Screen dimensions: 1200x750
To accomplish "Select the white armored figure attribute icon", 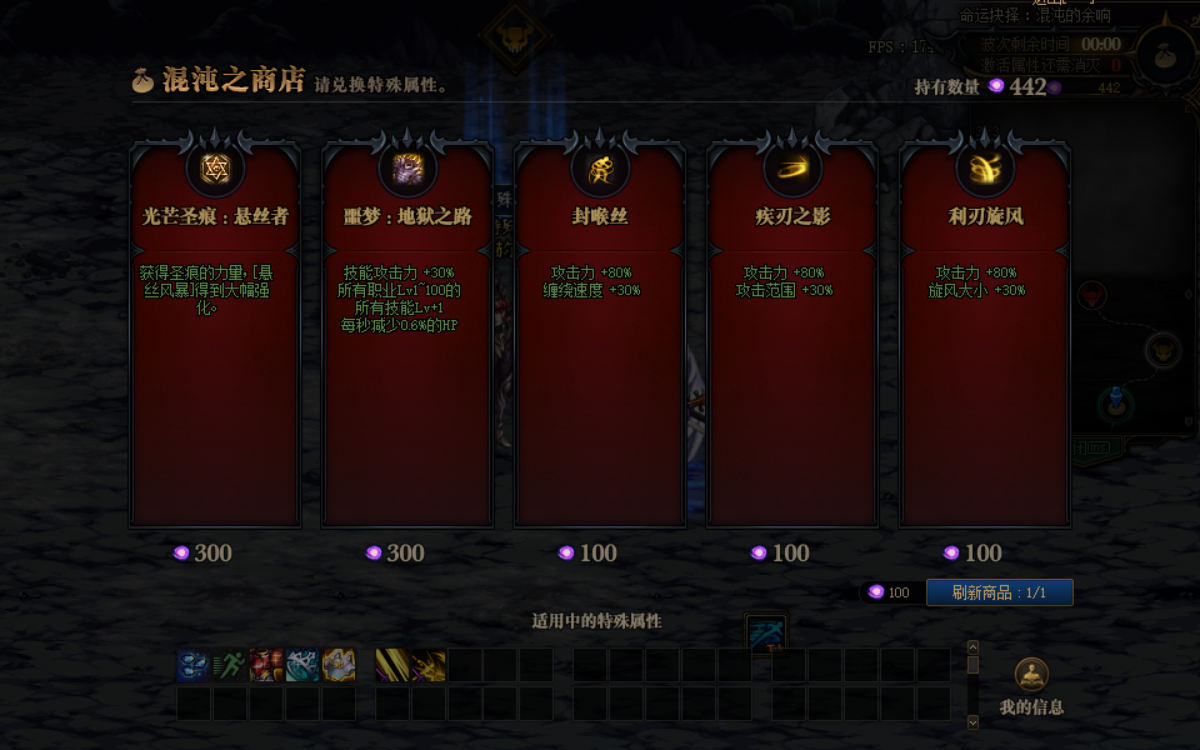I will click(x=338, y=665).
